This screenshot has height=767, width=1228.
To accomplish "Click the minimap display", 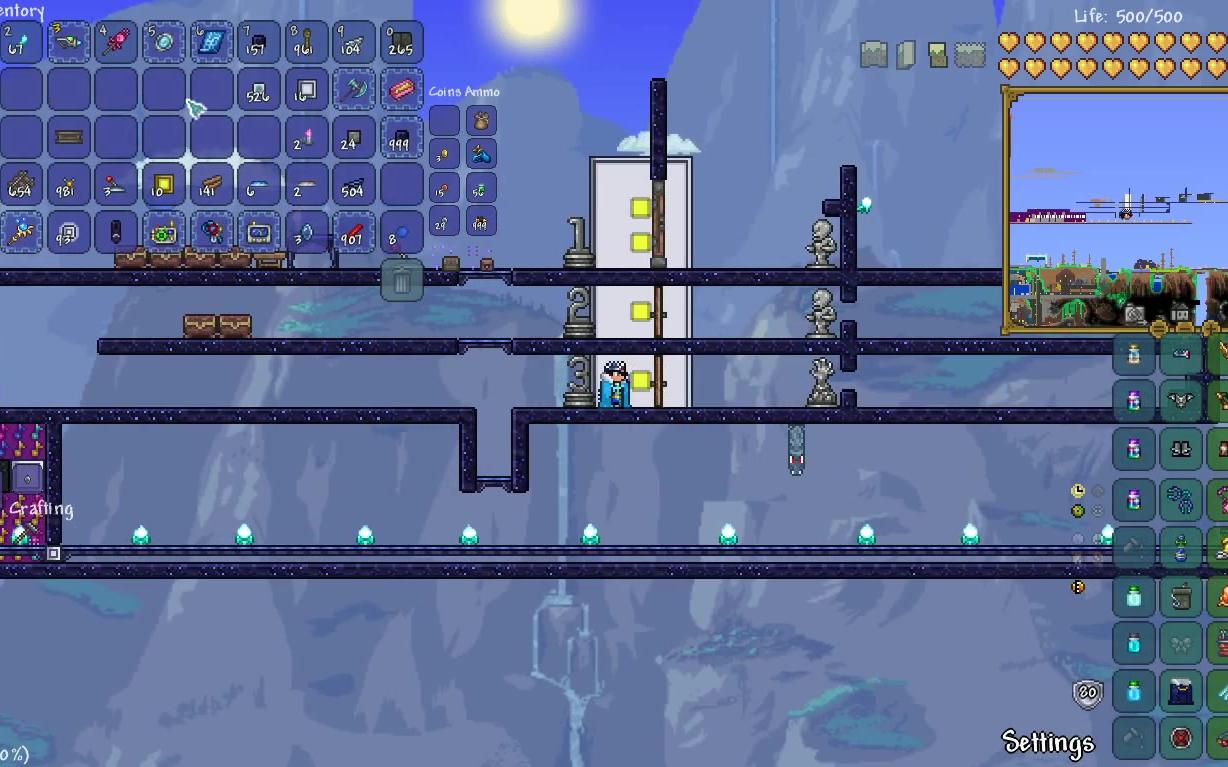I will (x=1116, y=210).
